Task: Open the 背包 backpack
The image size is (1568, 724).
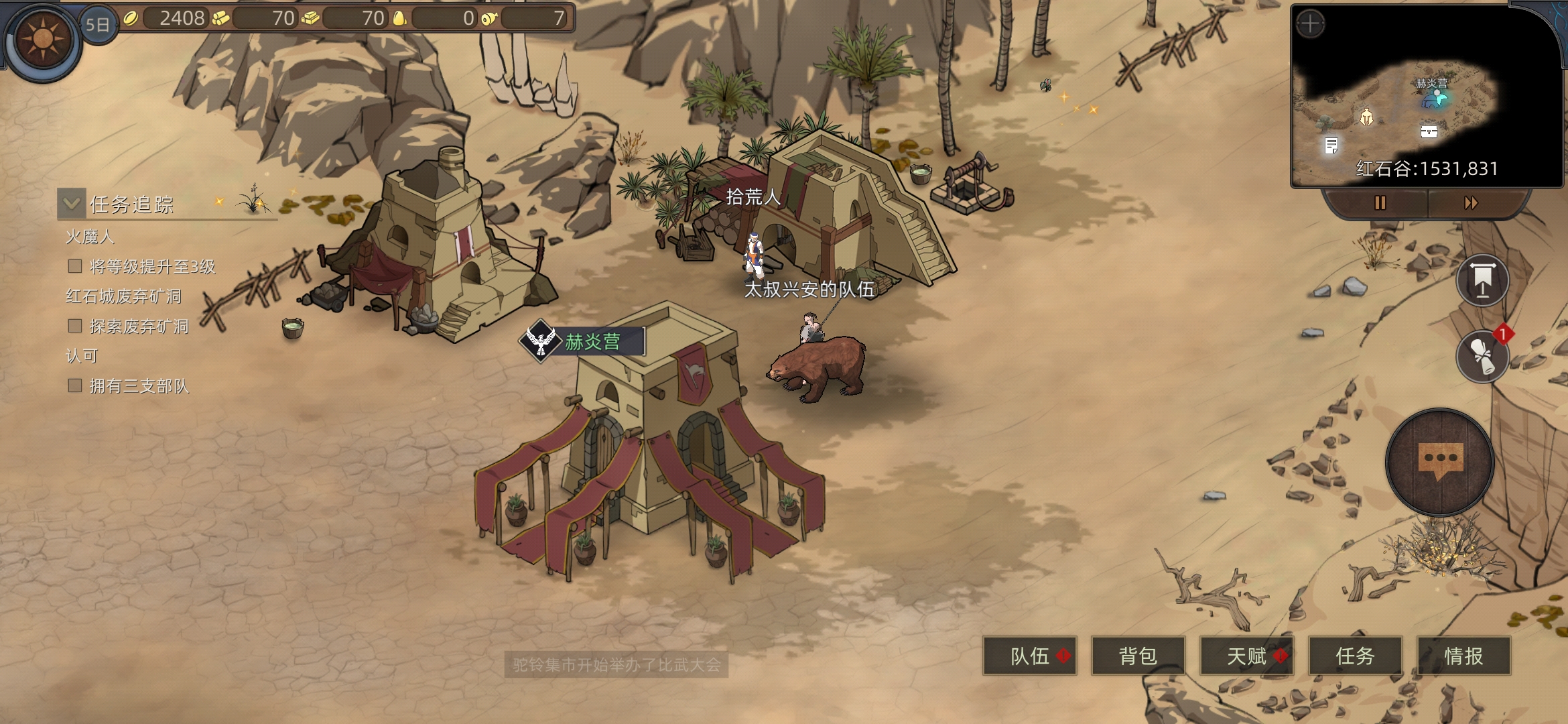Action: click(1138, 656)
